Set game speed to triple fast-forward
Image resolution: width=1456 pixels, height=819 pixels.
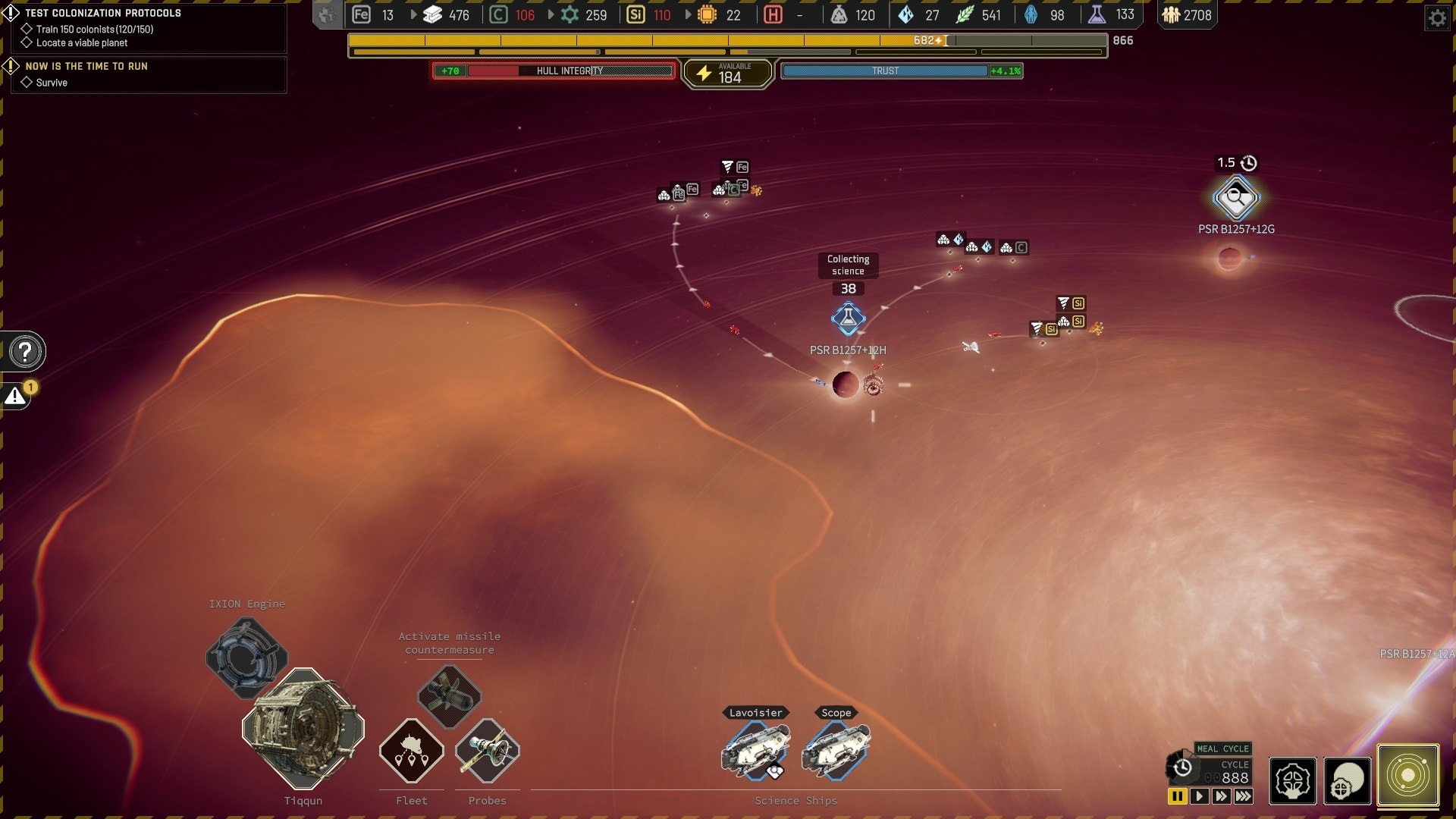(x=1244, y=796)
